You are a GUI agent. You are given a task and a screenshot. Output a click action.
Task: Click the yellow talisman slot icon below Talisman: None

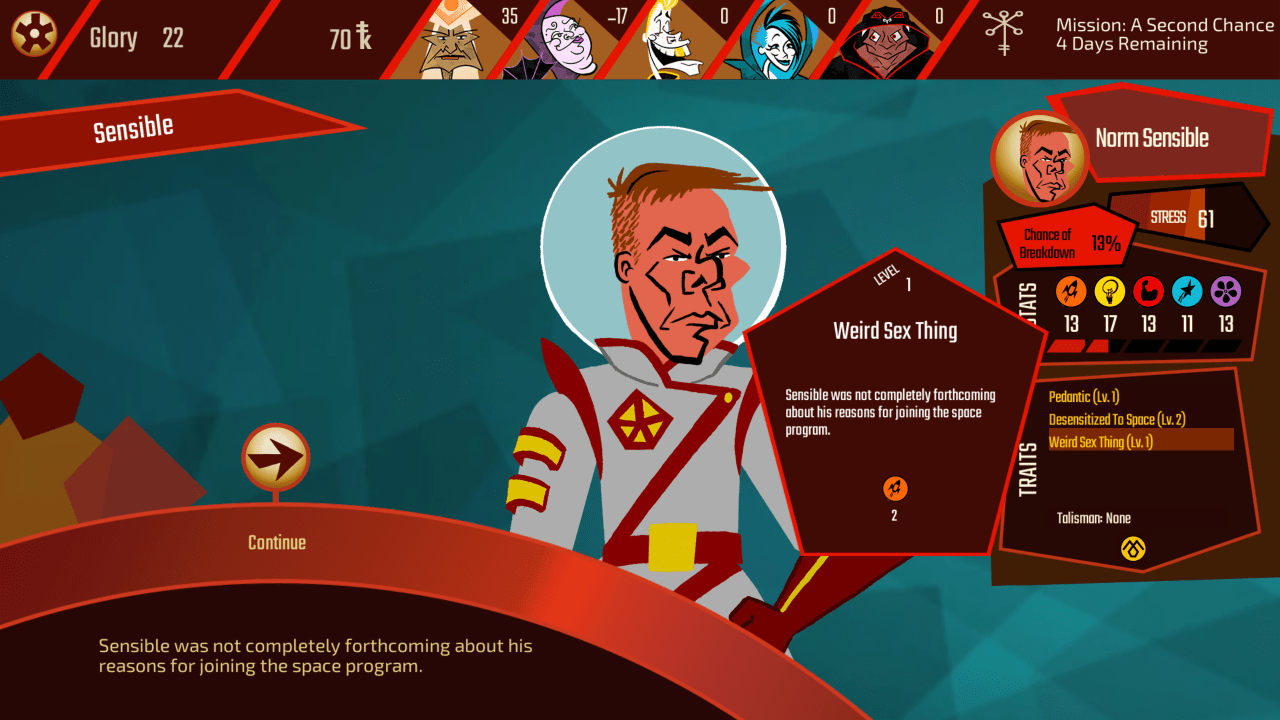1133,550
